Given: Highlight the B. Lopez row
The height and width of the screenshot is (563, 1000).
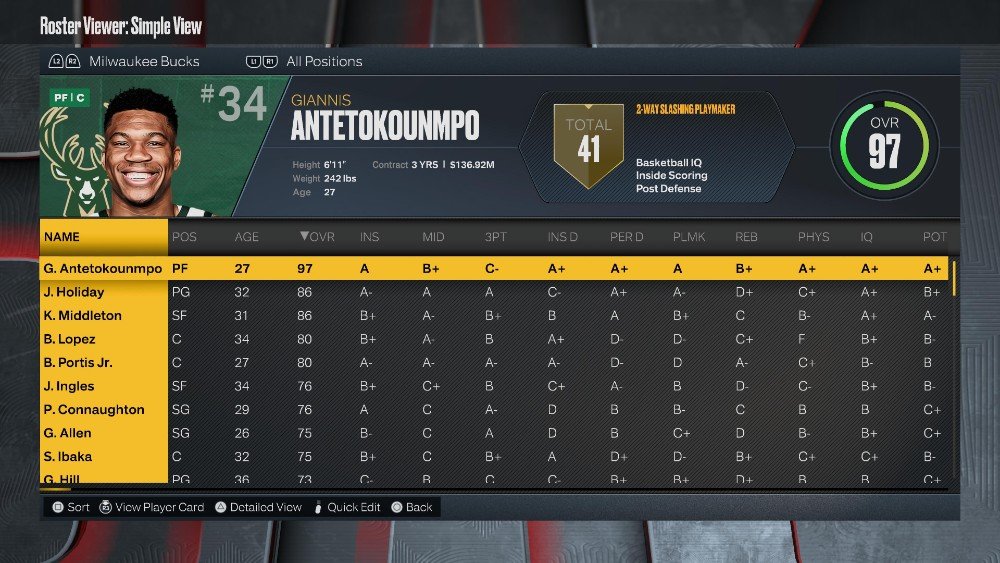Looking at the screenshot, I should (x=69, y=339).
